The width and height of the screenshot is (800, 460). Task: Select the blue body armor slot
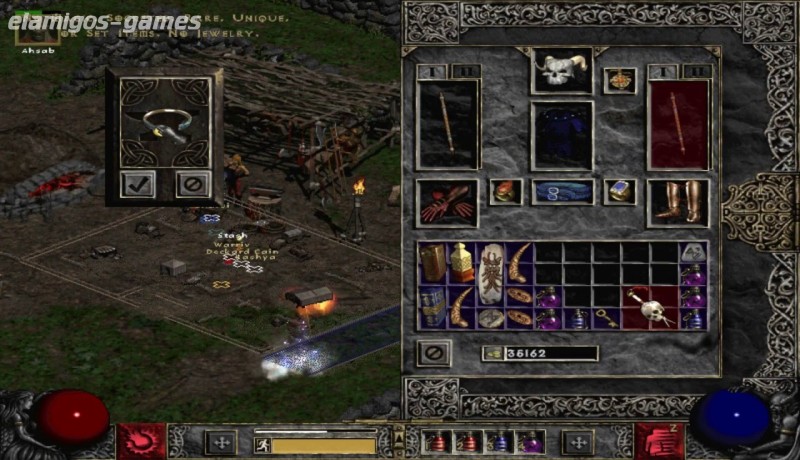point(561,134)
